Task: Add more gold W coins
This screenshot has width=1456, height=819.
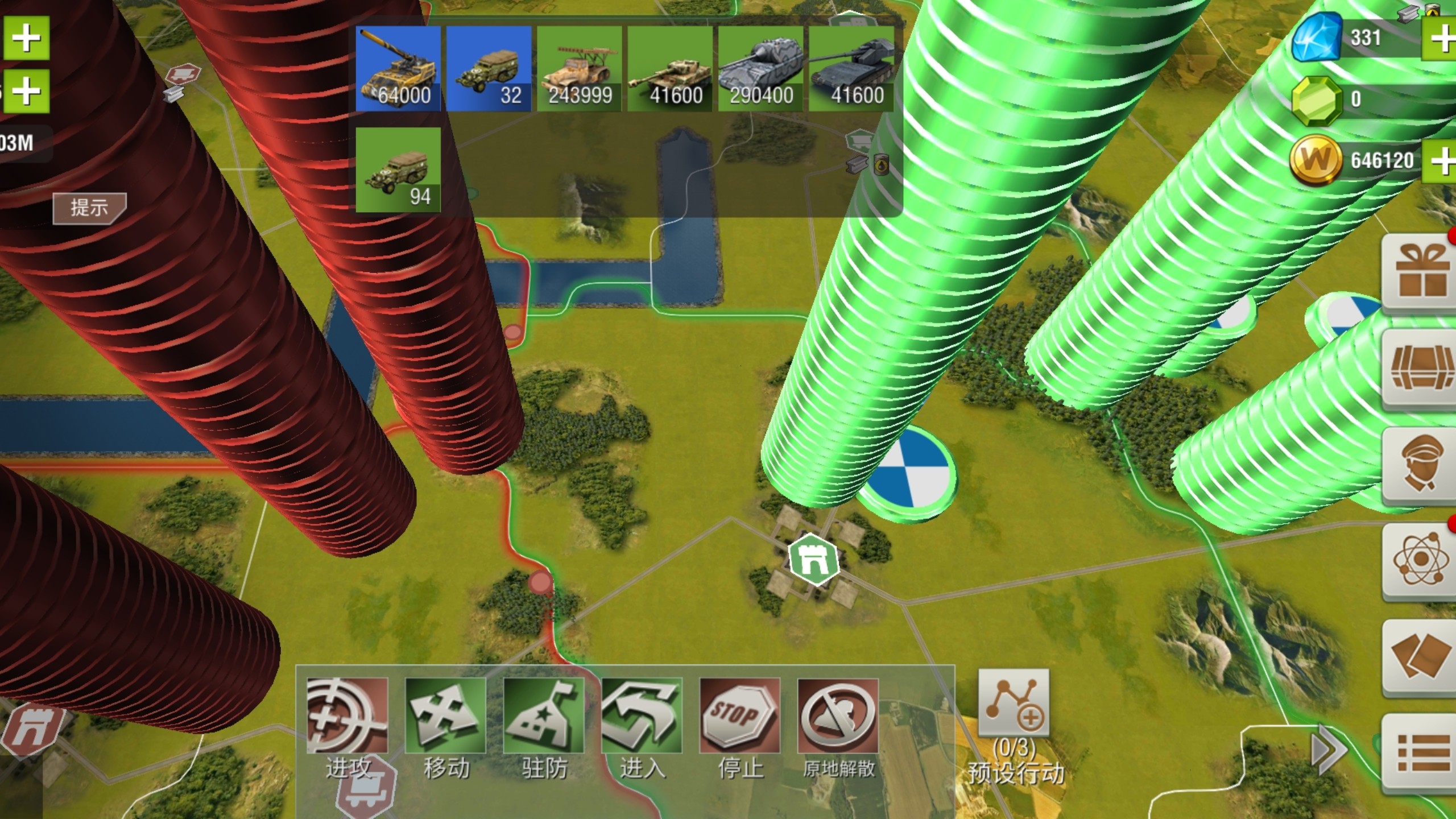Action: pyautogui.click(x=1443, y=162)
